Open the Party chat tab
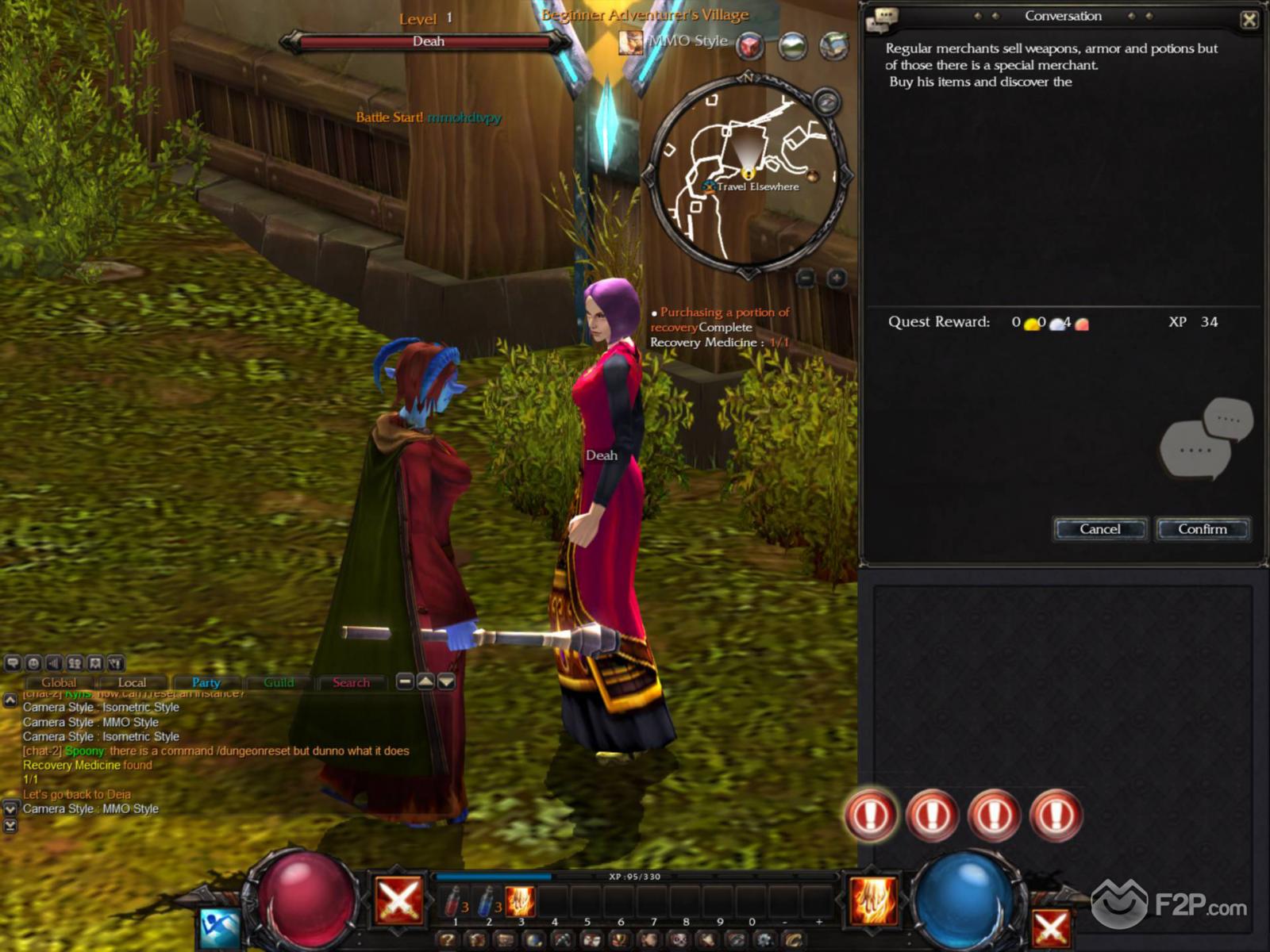The width and height of the screenshot is (1270, 952). tap(206, 682)
